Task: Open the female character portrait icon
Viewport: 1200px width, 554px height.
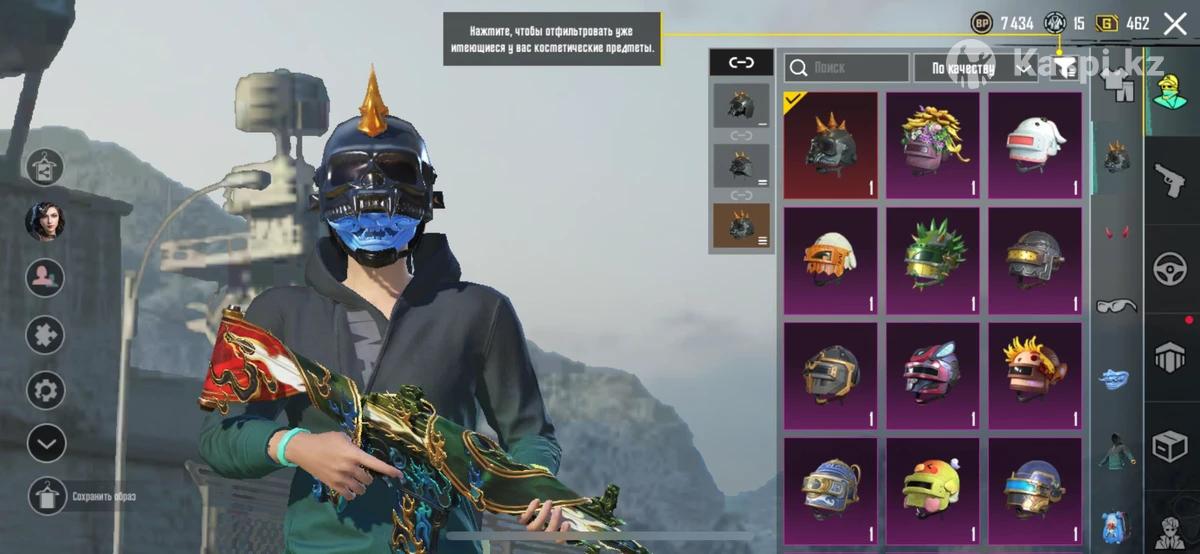Action: point(46,221)
